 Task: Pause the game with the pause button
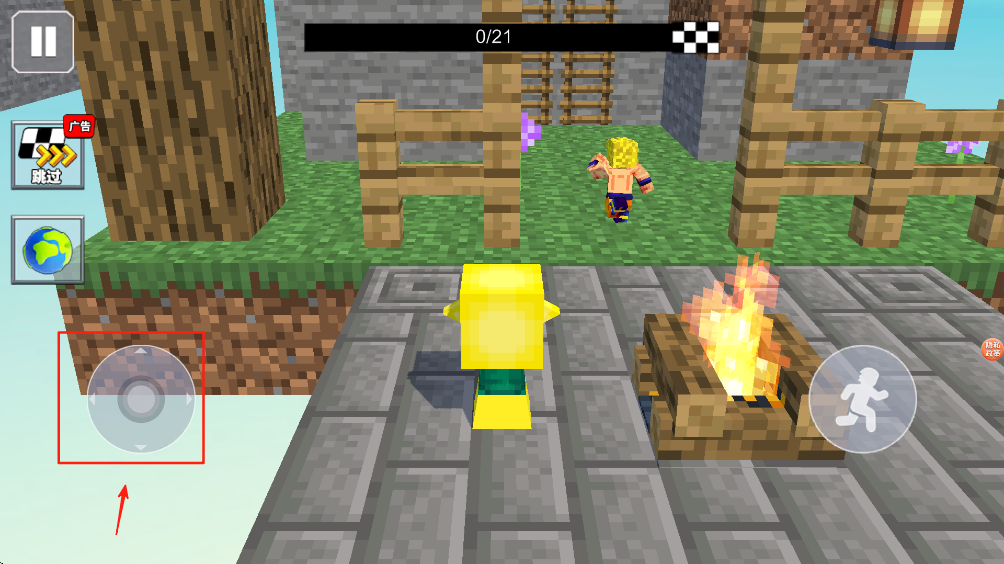(x=43, y=42)
